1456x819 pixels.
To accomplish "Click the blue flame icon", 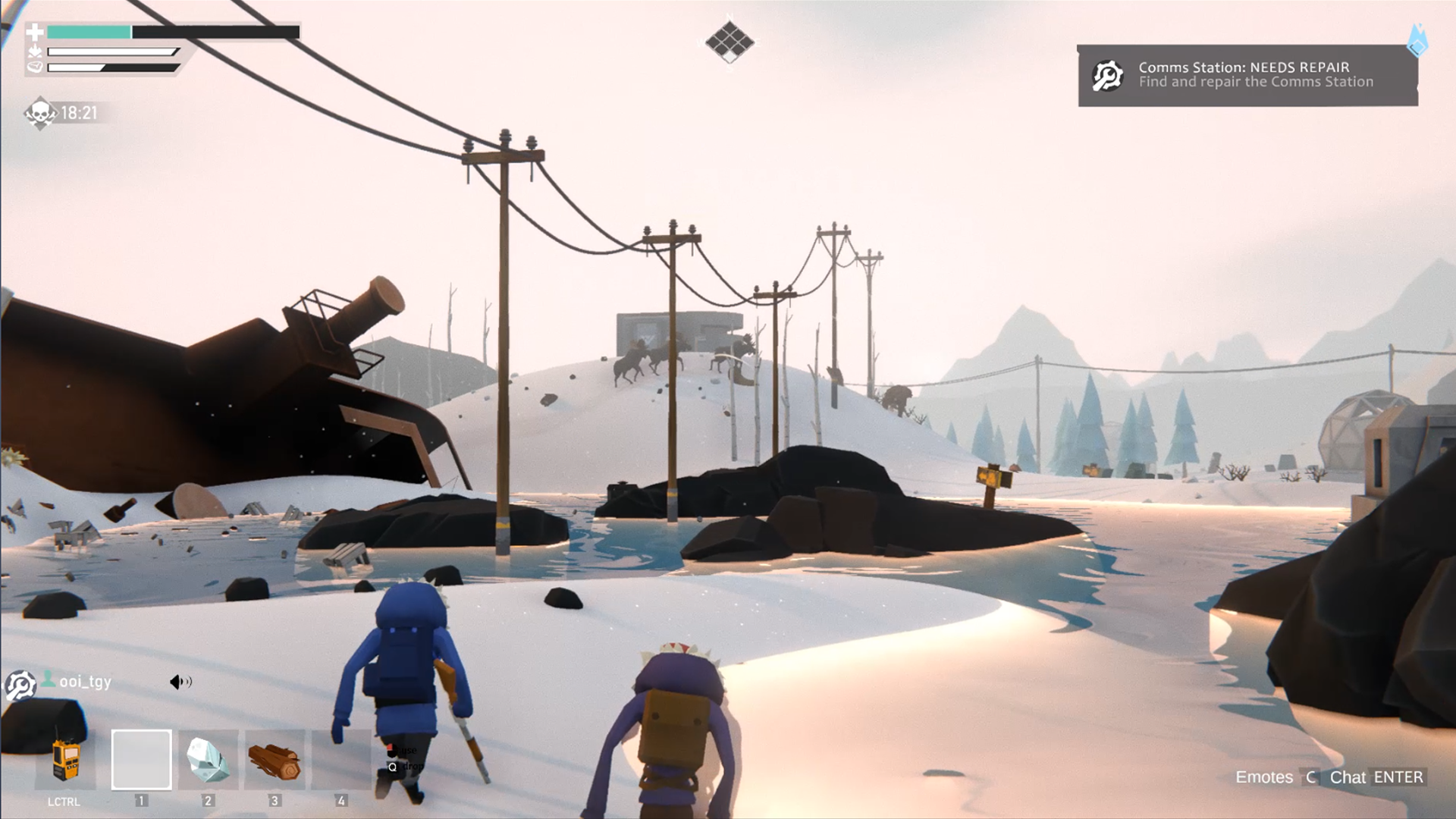I will (1417, 39).
